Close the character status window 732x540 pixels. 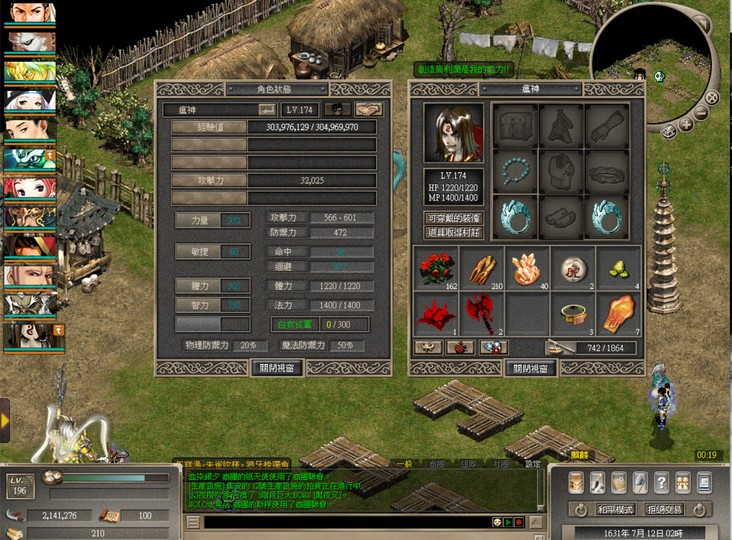(278, 367)
